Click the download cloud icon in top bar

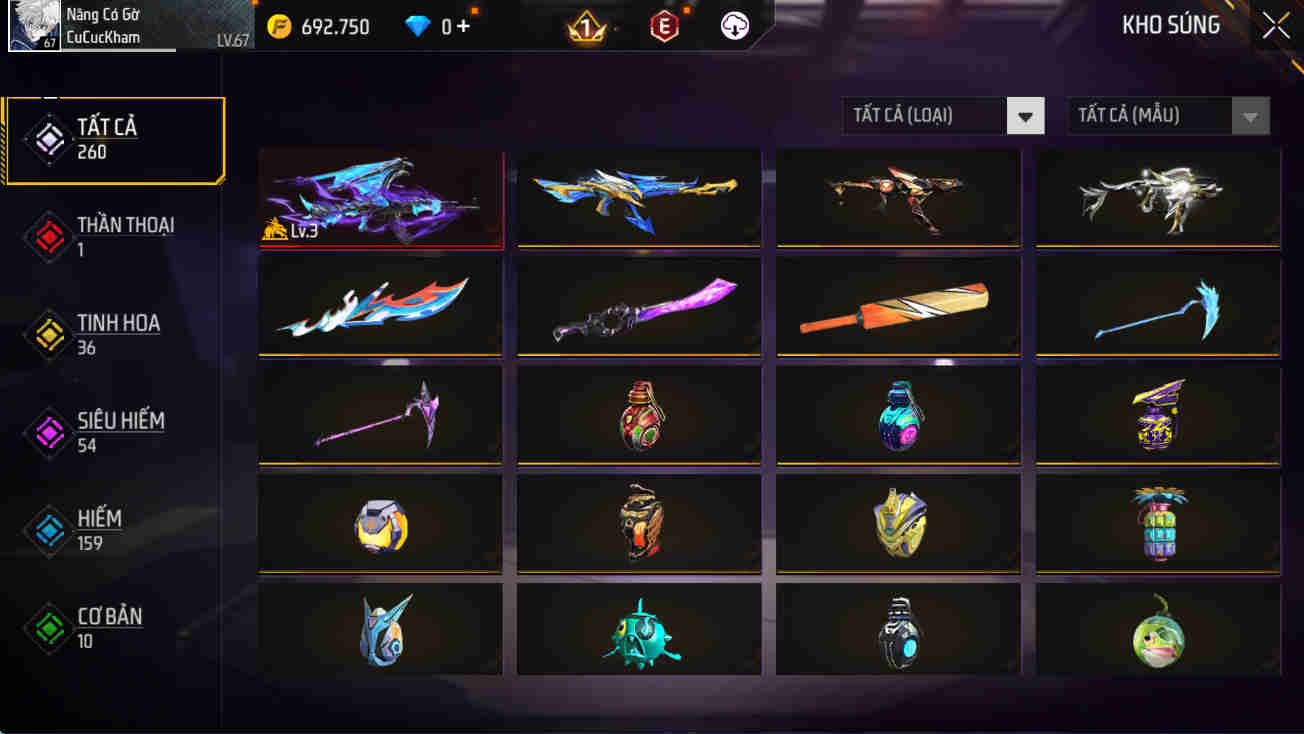pyautogui.click(x=735, y=26)
